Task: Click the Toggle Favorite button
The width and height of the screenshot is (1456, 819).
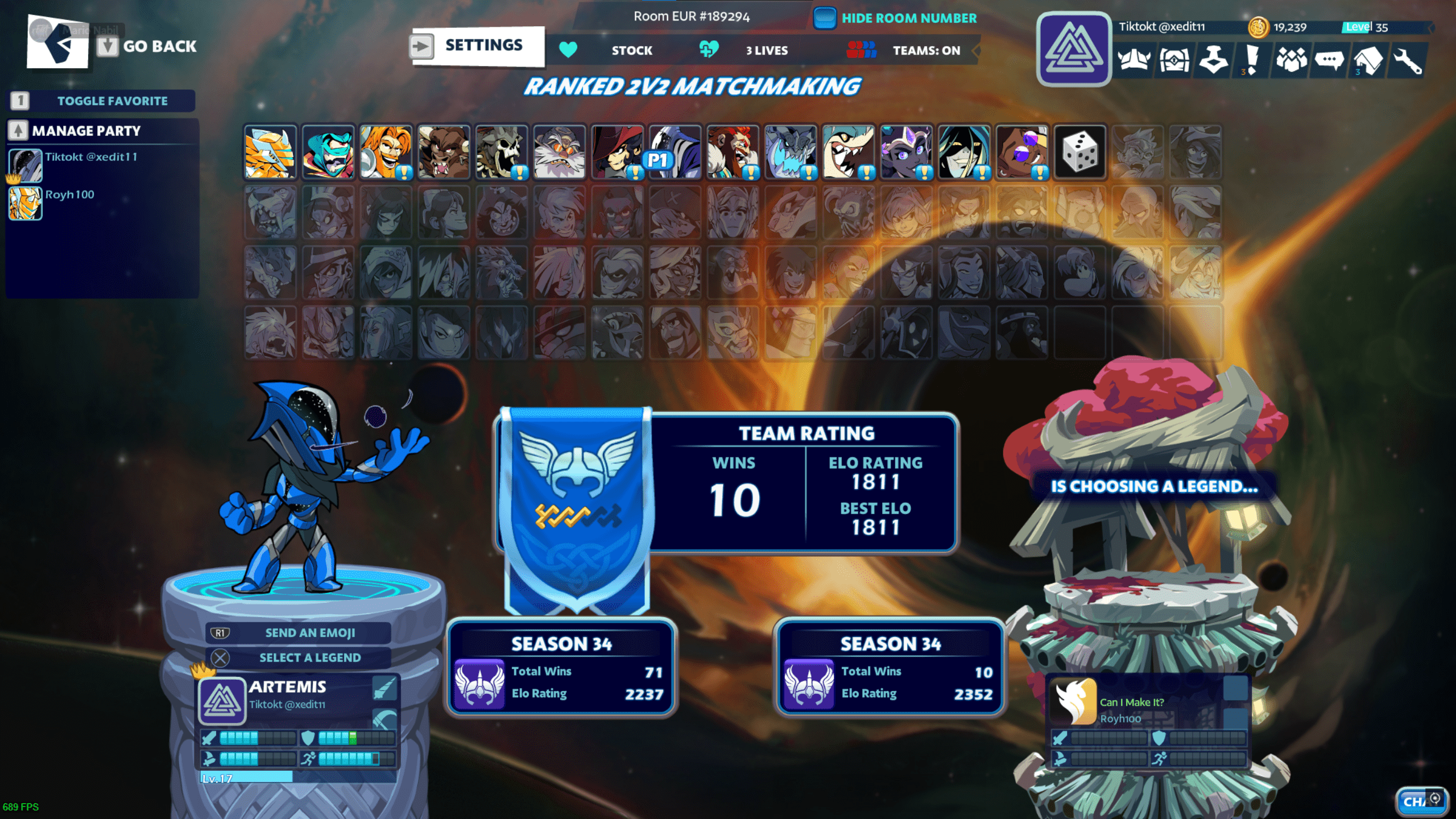Action: coord(102,101)
